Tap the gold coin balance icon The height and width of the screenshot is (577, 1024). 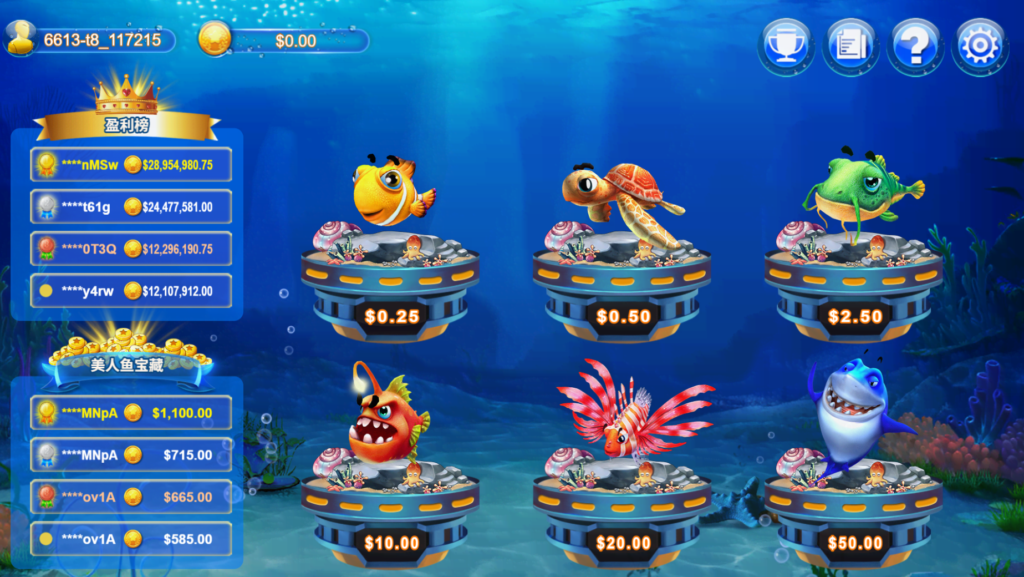coord(214,39)
